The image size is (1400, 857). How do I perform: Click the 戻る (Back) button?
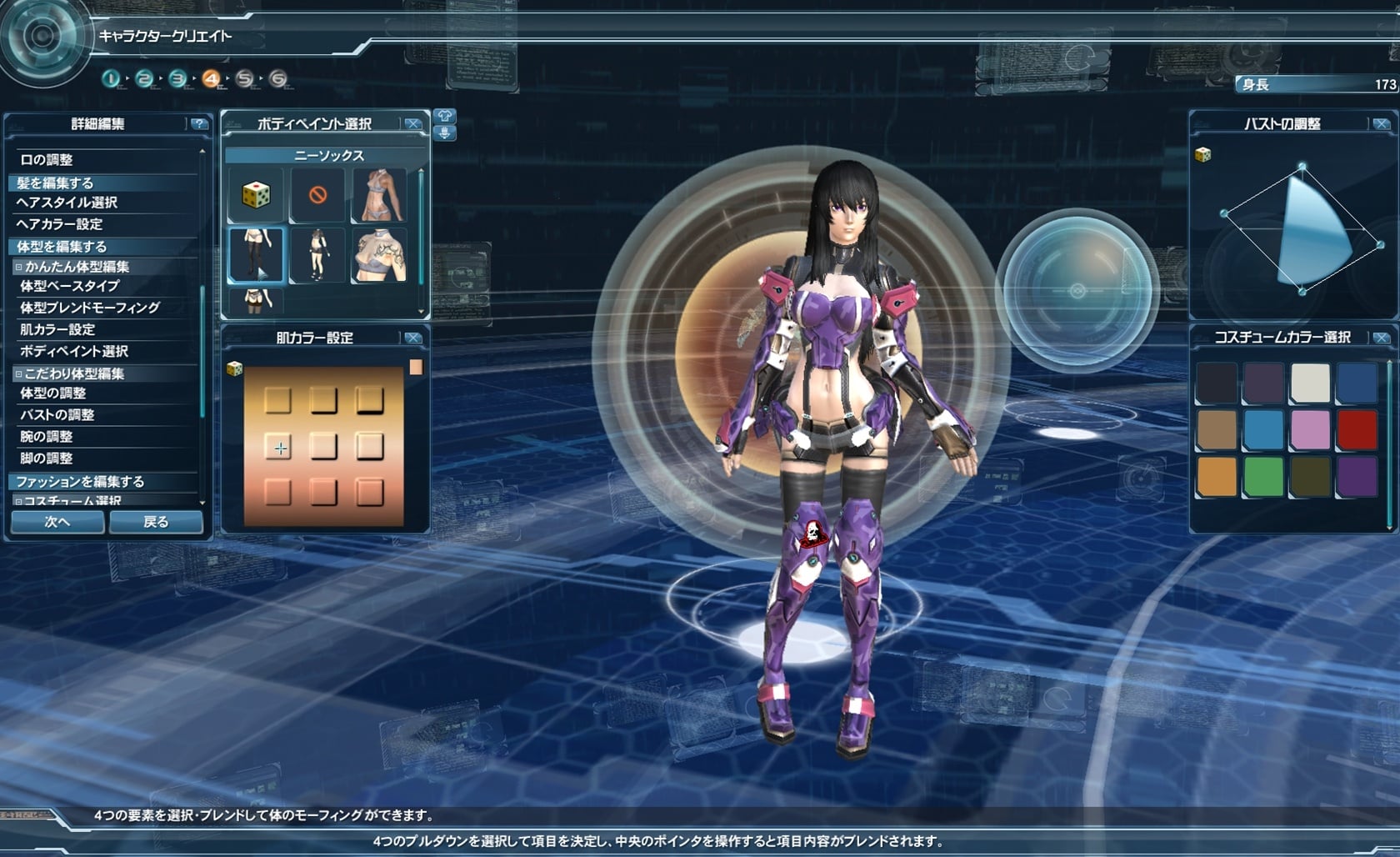156,522
